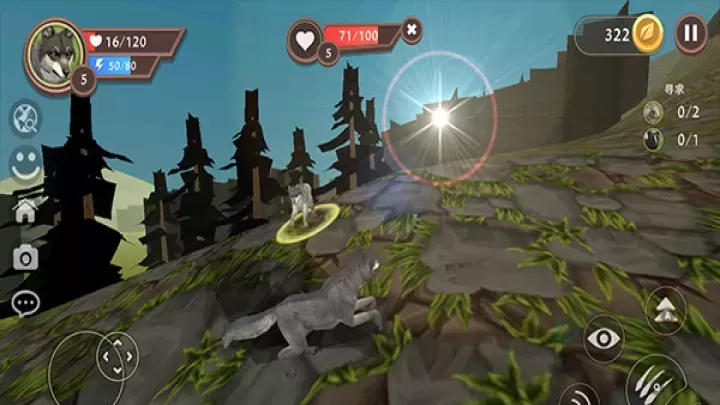Viewport: 720px width, 405px height.
Task: Open the wolf character portrait
Action: (55, 53)
